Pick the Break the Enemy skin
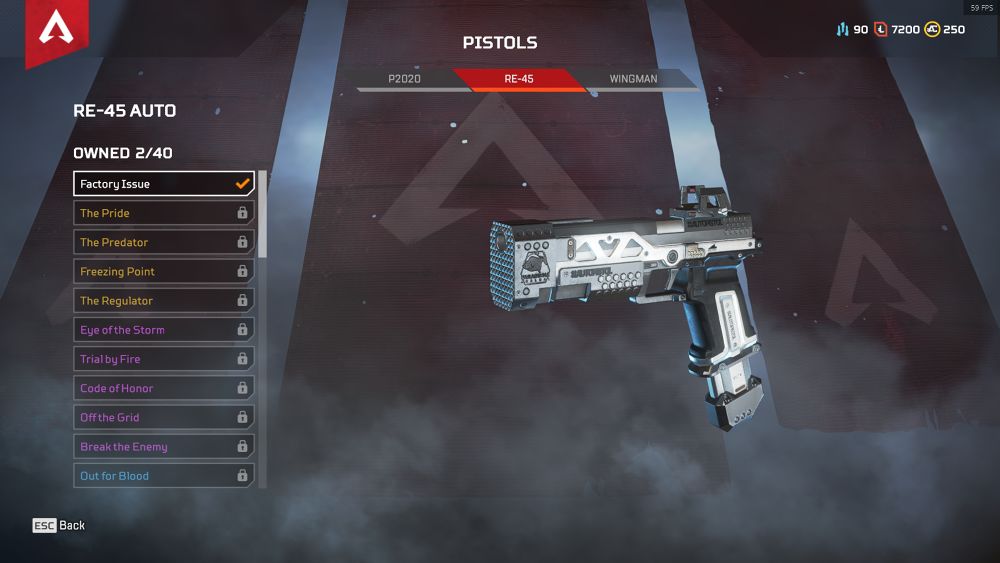Image resolution: width=1000 pixels, height=563 pixels. pyautogui.click(x=164, y=447)
